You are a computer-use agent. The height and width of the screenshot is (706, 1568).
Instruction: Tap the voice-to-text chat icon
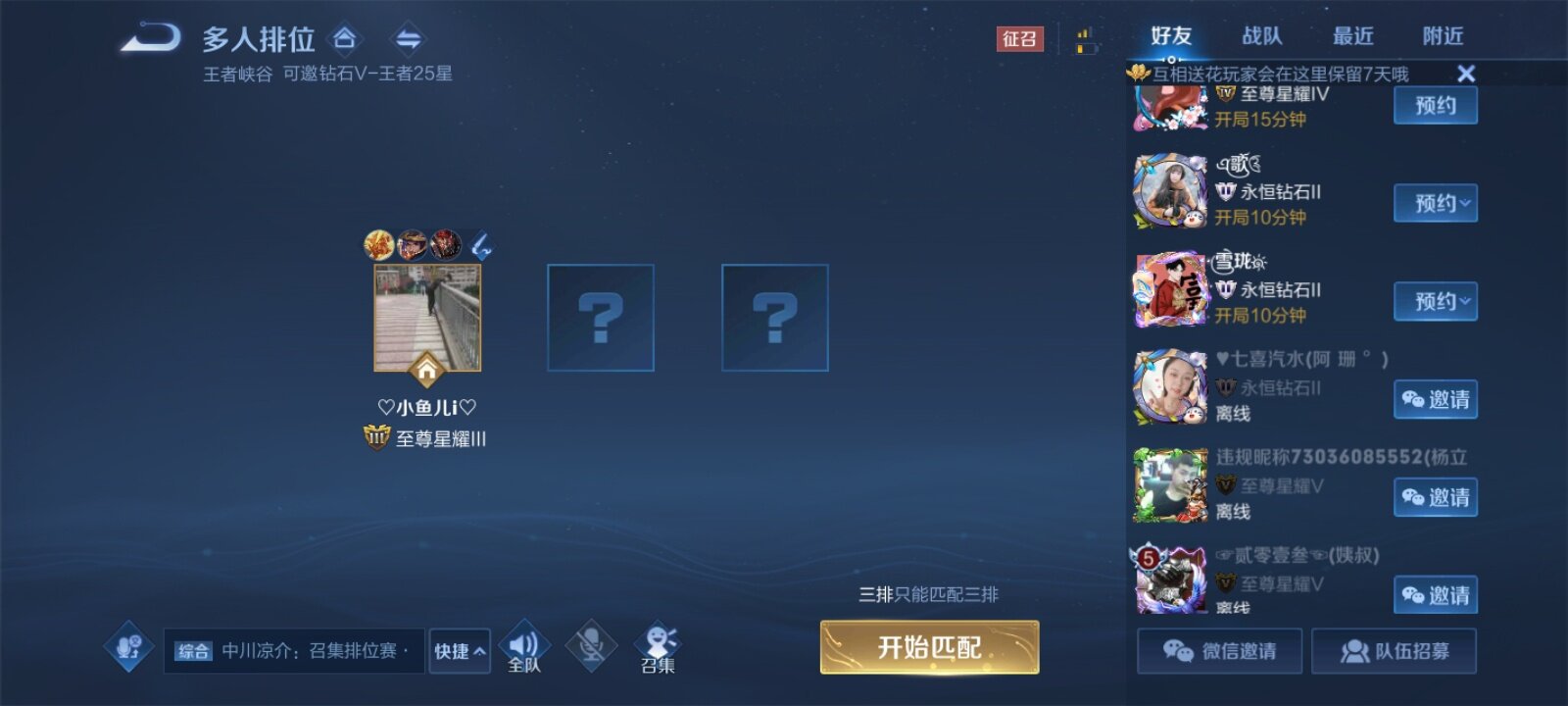(x=129, y=647)
